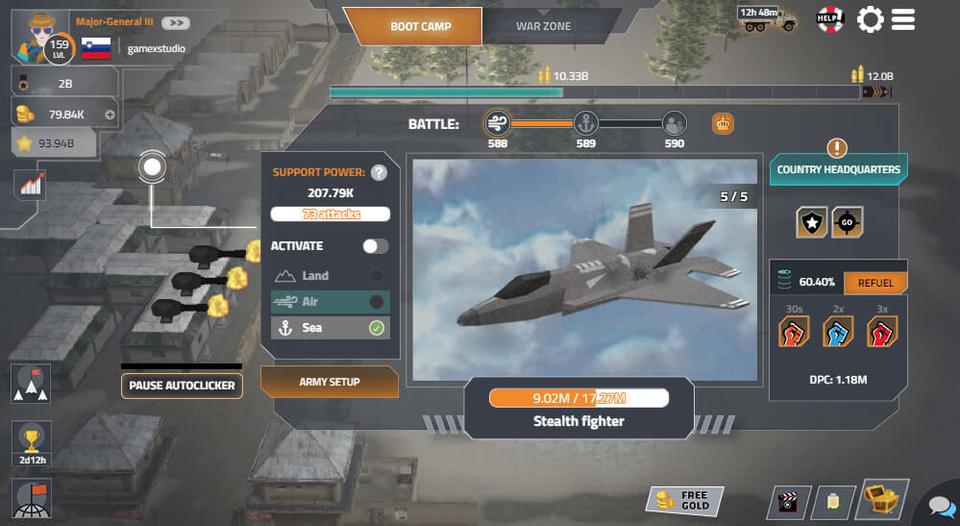Select the Boot Camp tab
The image size is (960, 526).
420,26
